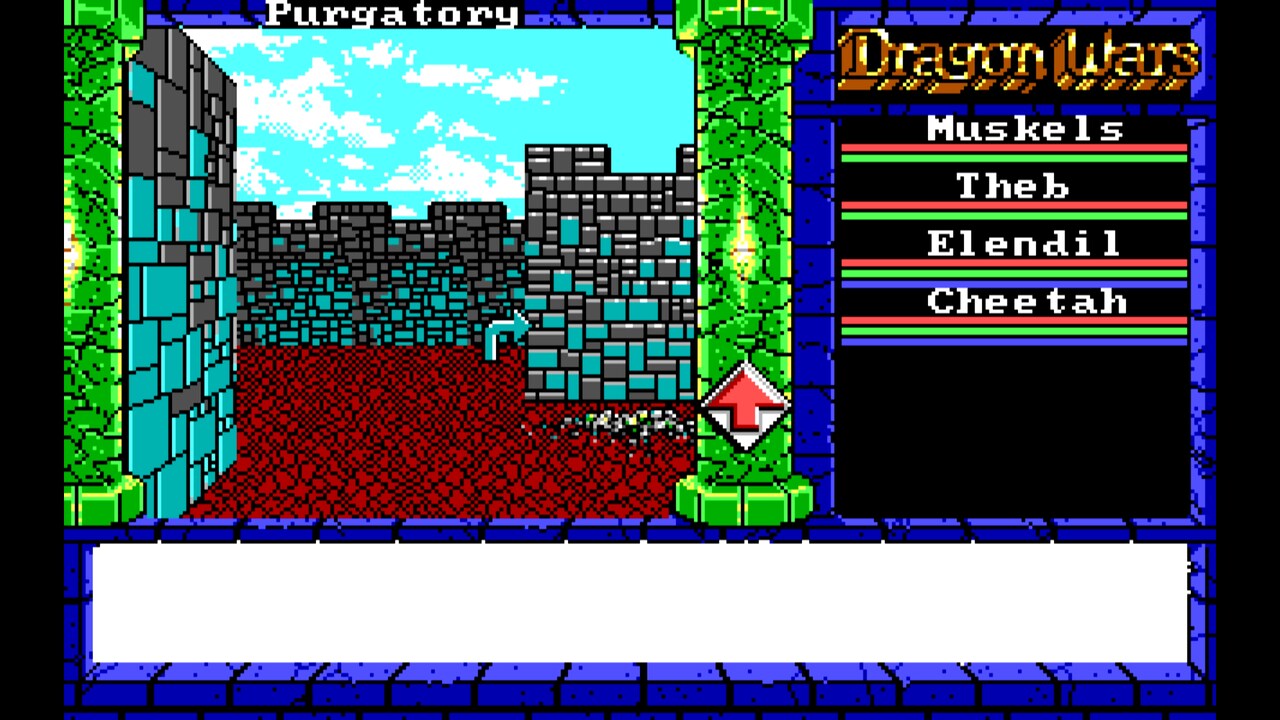The height and width of the screenshot is (720, 1280).
Task: Click Cheetah's blue bar
Action: point(1013,340)
